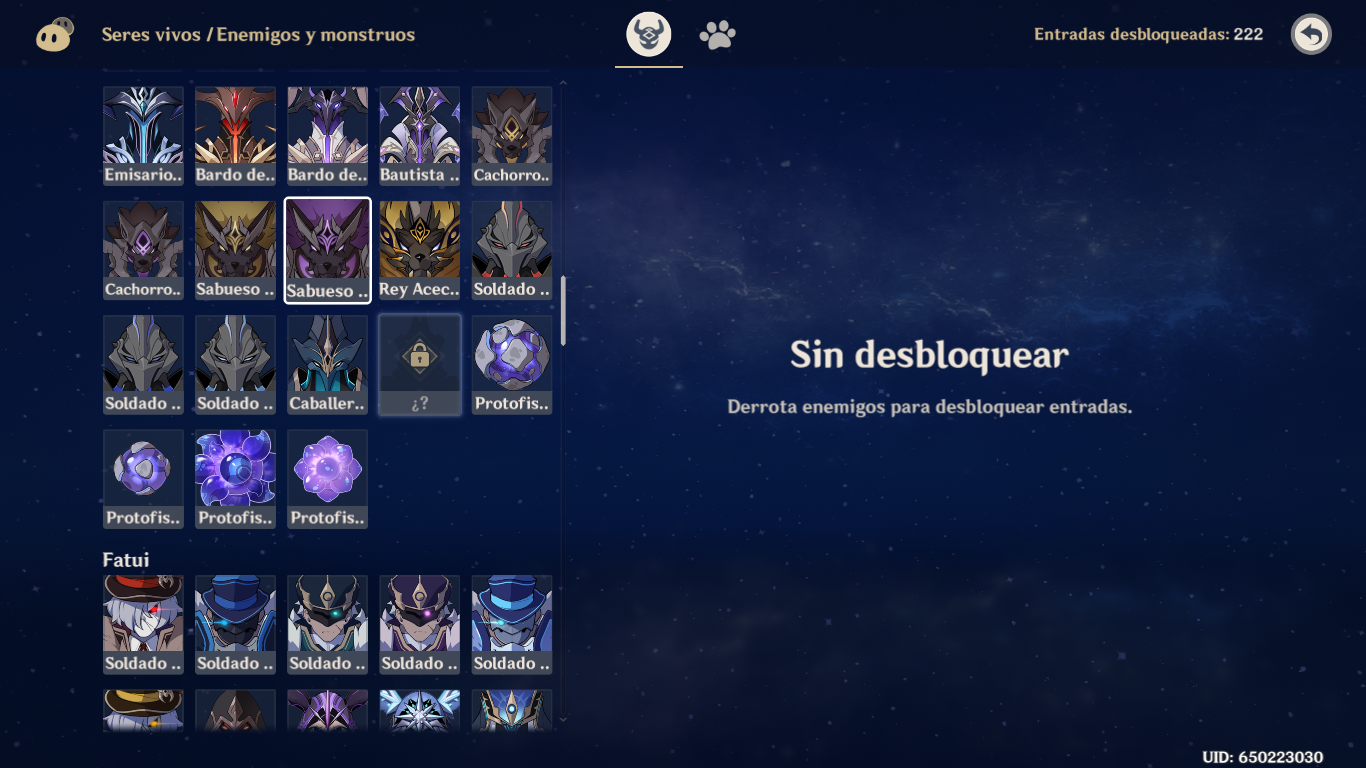Image resolution: width=1366 pixels, height=768 pixels.
Task: Select the first Cachorro entry
Action: click(x=511, y=134)
